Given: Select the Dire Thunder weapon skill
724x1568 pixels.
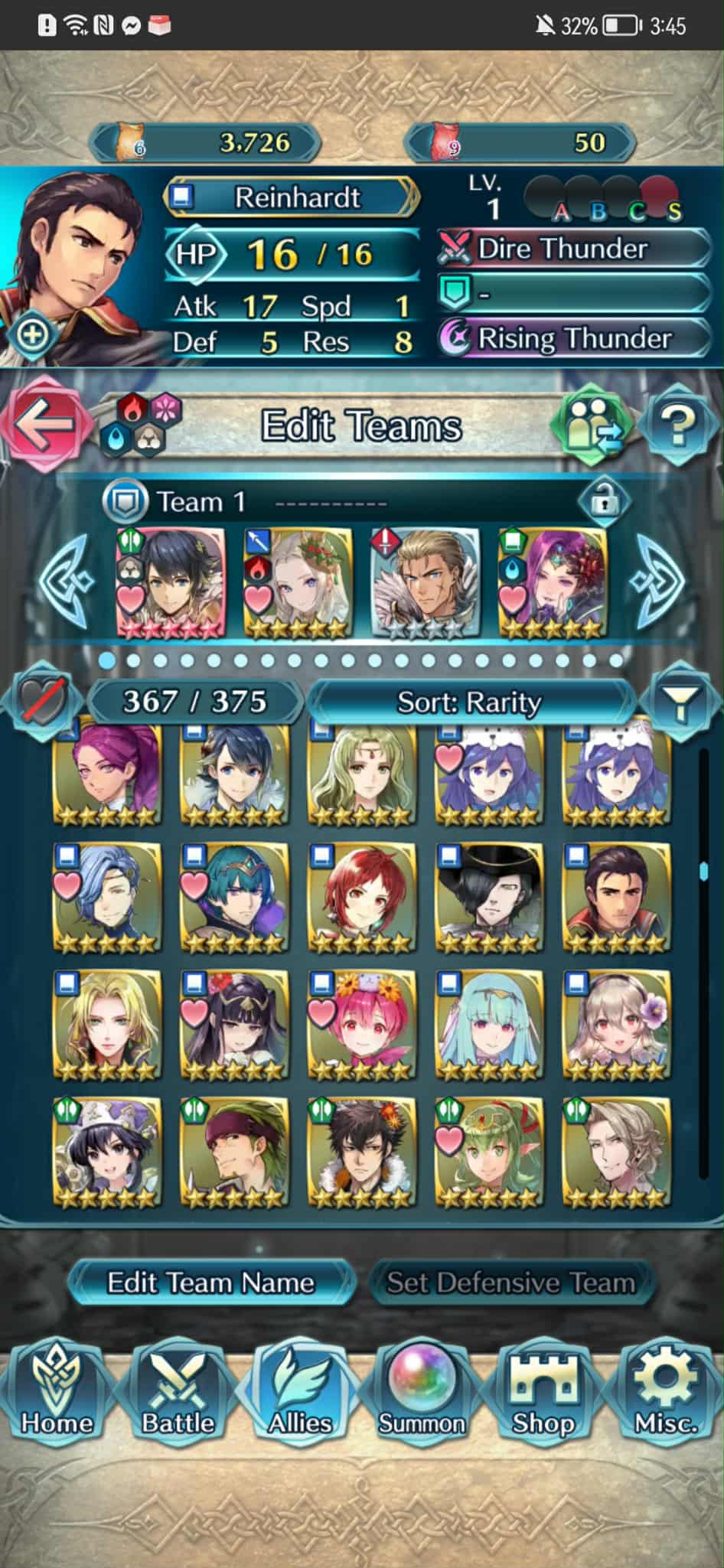Looking at the screenshot, I should coord(574,249).
